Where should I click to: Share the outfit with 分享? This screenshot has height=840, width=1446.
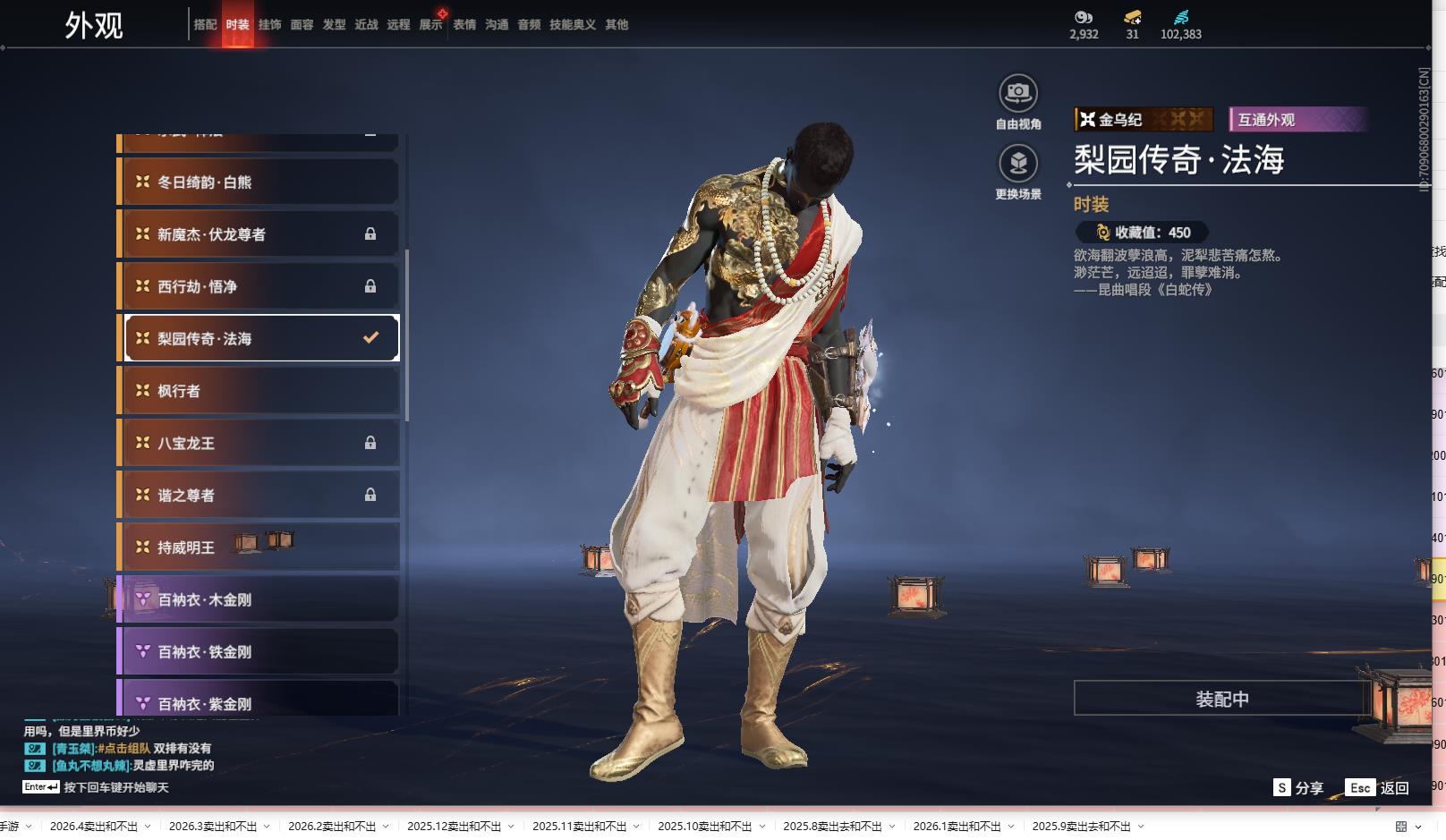pos(1299,787)
